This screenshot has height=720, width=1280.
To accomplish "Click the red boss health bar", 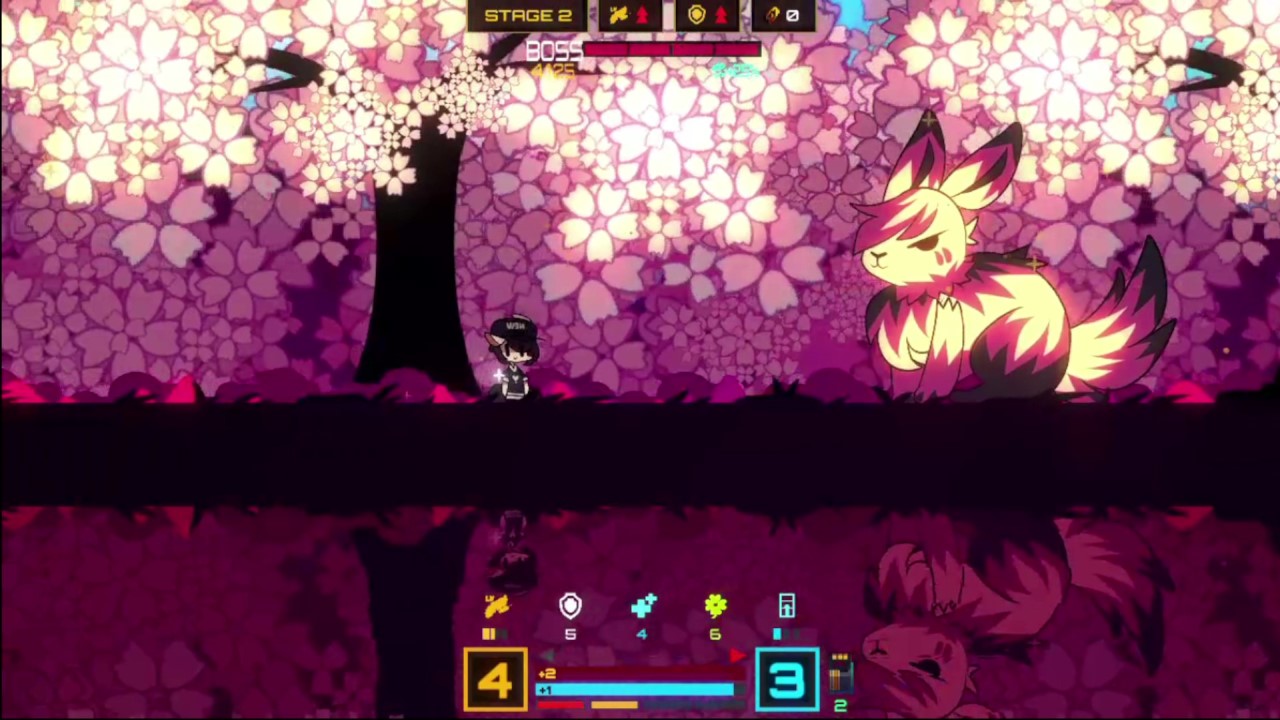I will click(670, 49).
